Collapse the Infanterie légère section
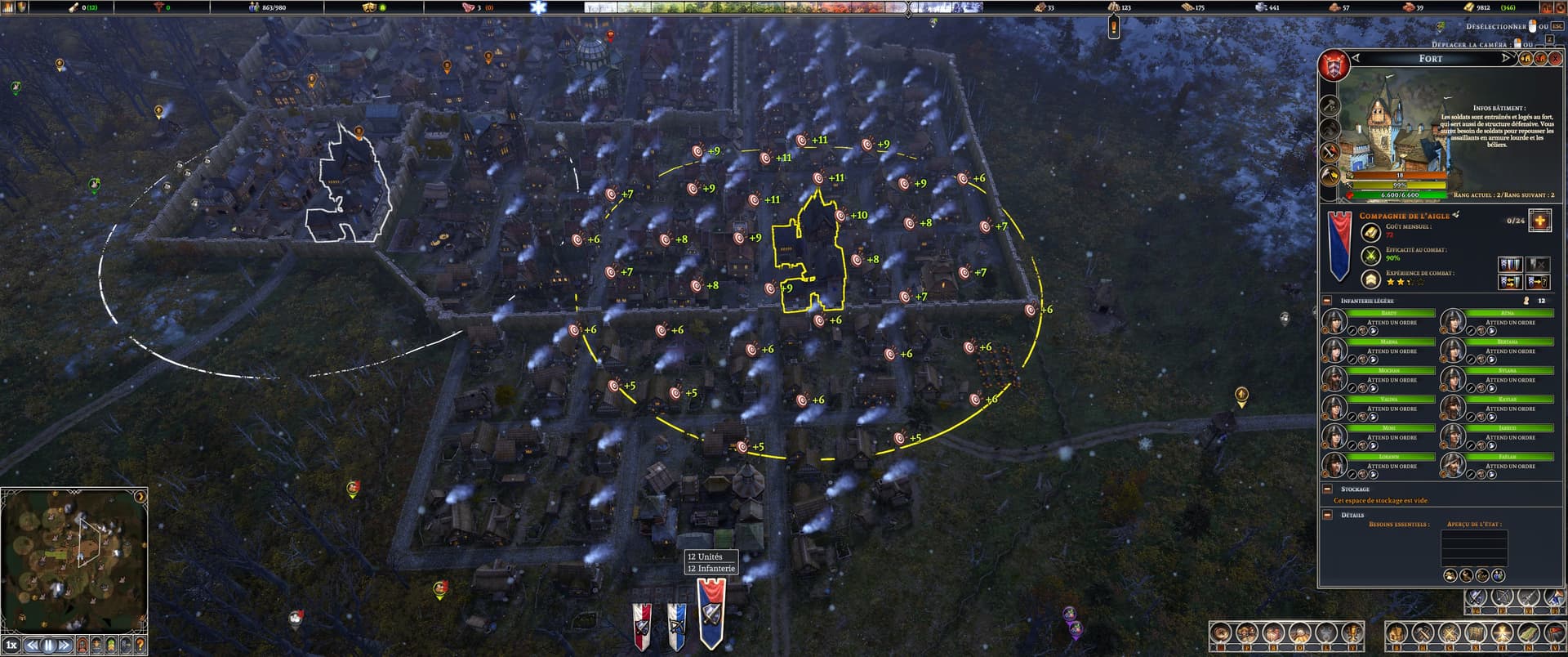This screenshot has width=1568, height=657. click(1328, 301)
